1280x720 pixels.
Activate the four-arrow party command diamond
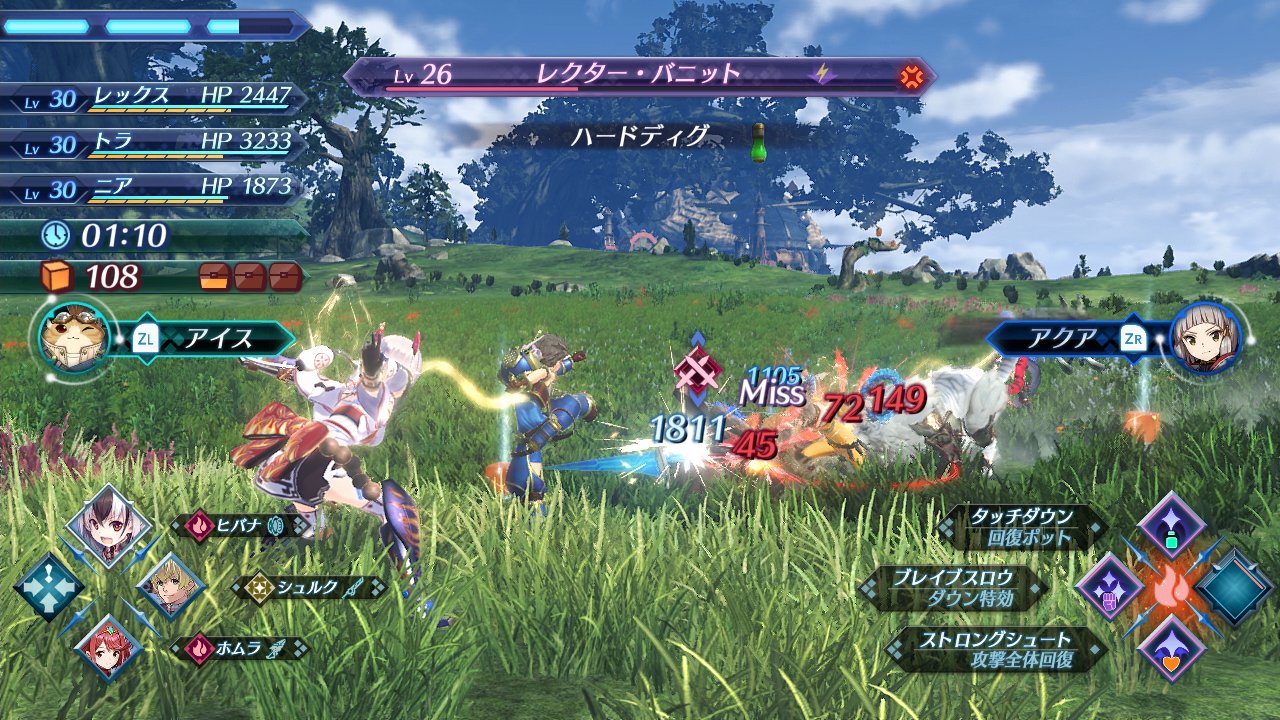tap(47, 587)
